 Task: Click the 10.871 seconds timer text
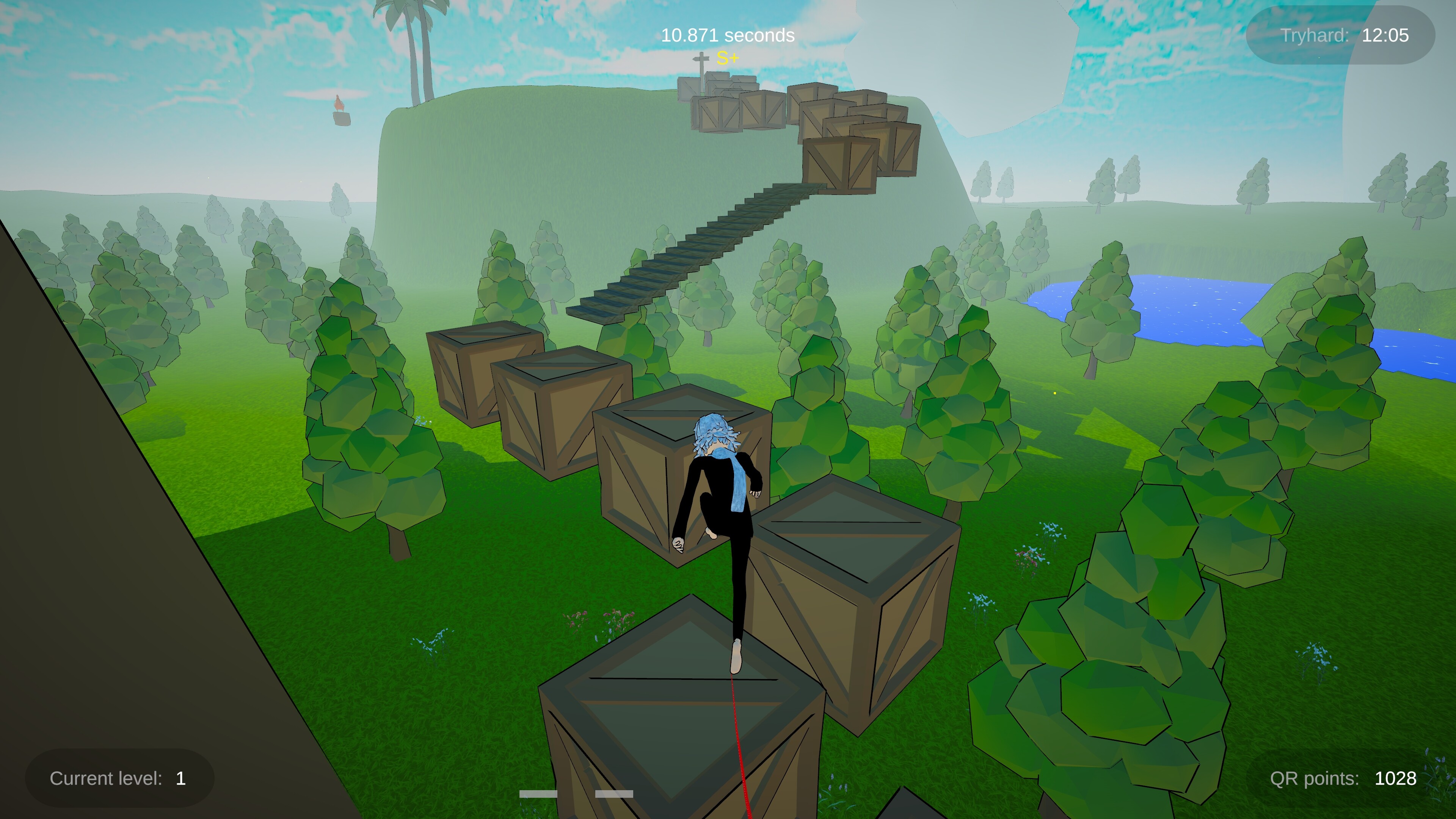727,35
